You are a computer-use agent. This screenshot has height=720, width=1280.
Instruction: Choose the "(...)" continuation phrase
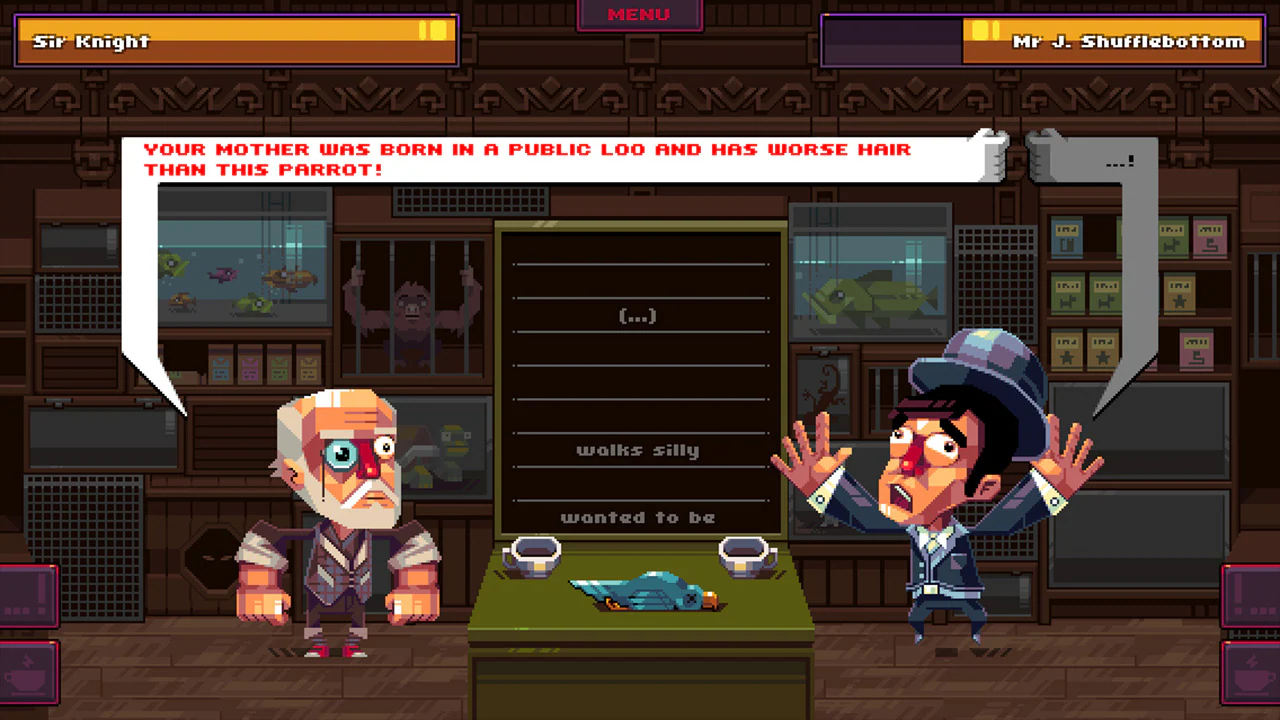point(638,315)
